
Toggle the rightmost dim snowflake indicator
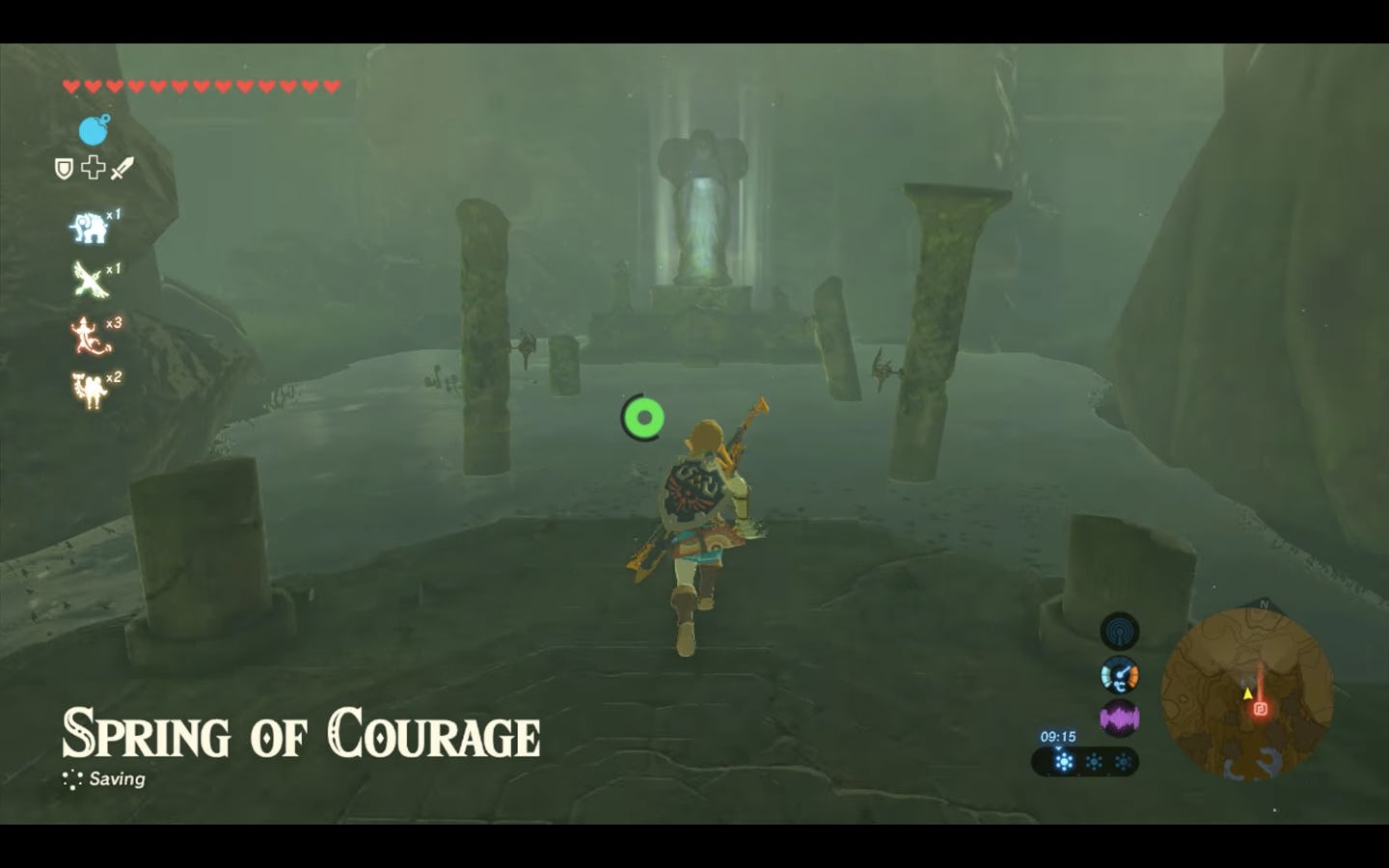(x=1122, y=760)
